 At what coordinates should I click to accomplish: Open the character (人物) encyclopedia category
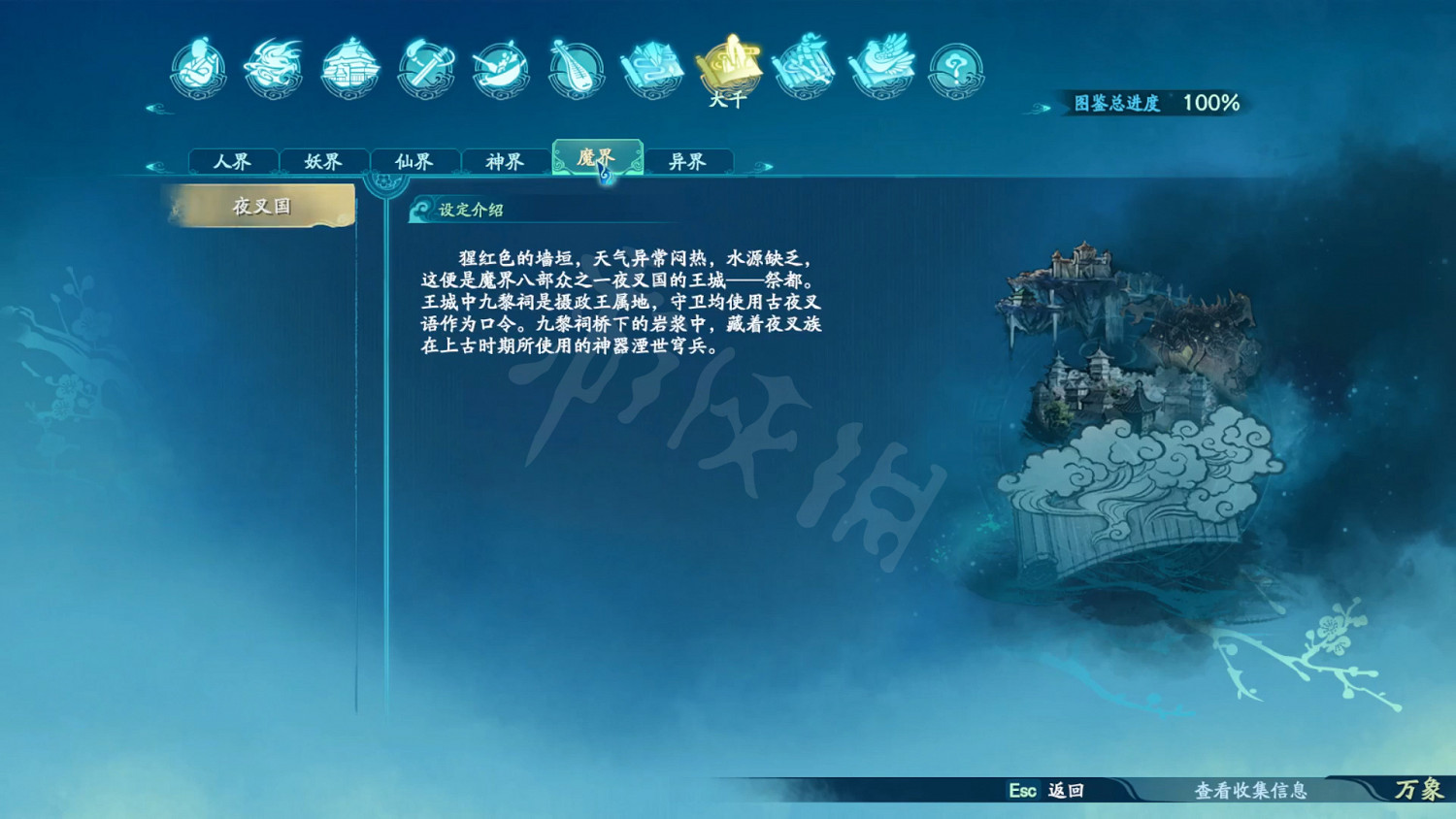pyautogui.click(x=199, y=68)
